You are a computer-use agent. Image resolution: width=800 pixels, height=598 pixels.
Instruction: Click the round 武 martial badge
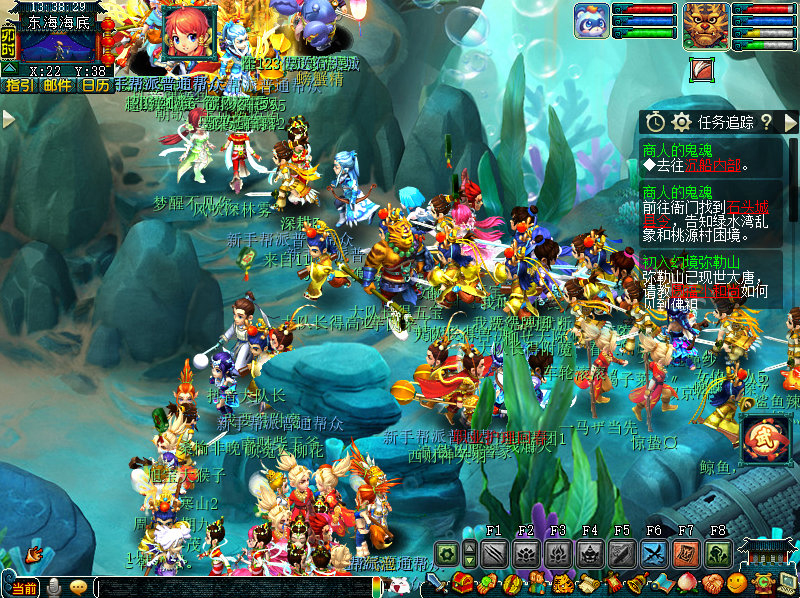click(x=766, y=440)
